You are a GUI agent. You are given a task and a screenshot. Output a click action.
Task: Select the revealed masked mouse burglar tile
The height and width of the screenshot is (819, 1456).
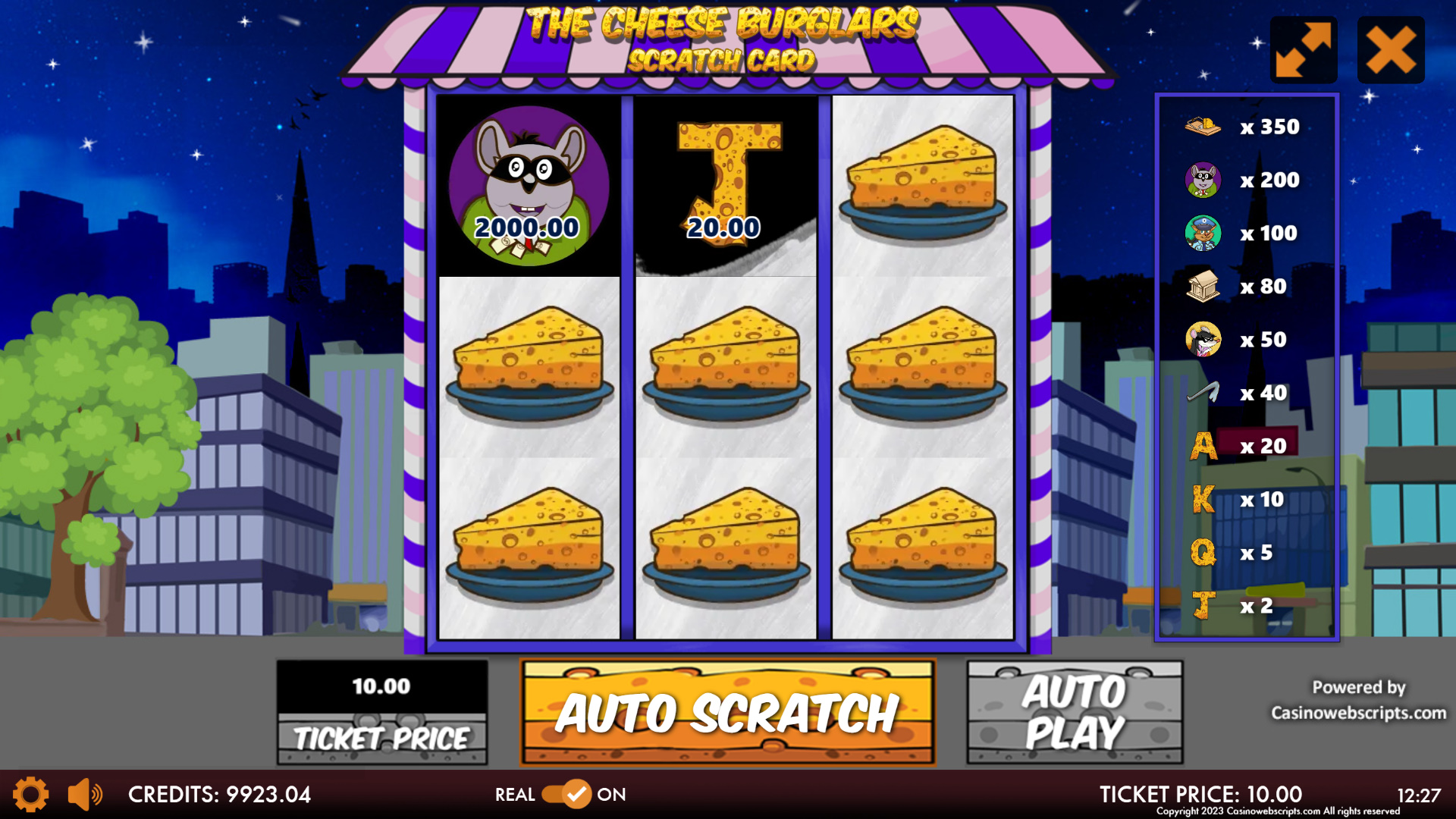pos(529,186)
